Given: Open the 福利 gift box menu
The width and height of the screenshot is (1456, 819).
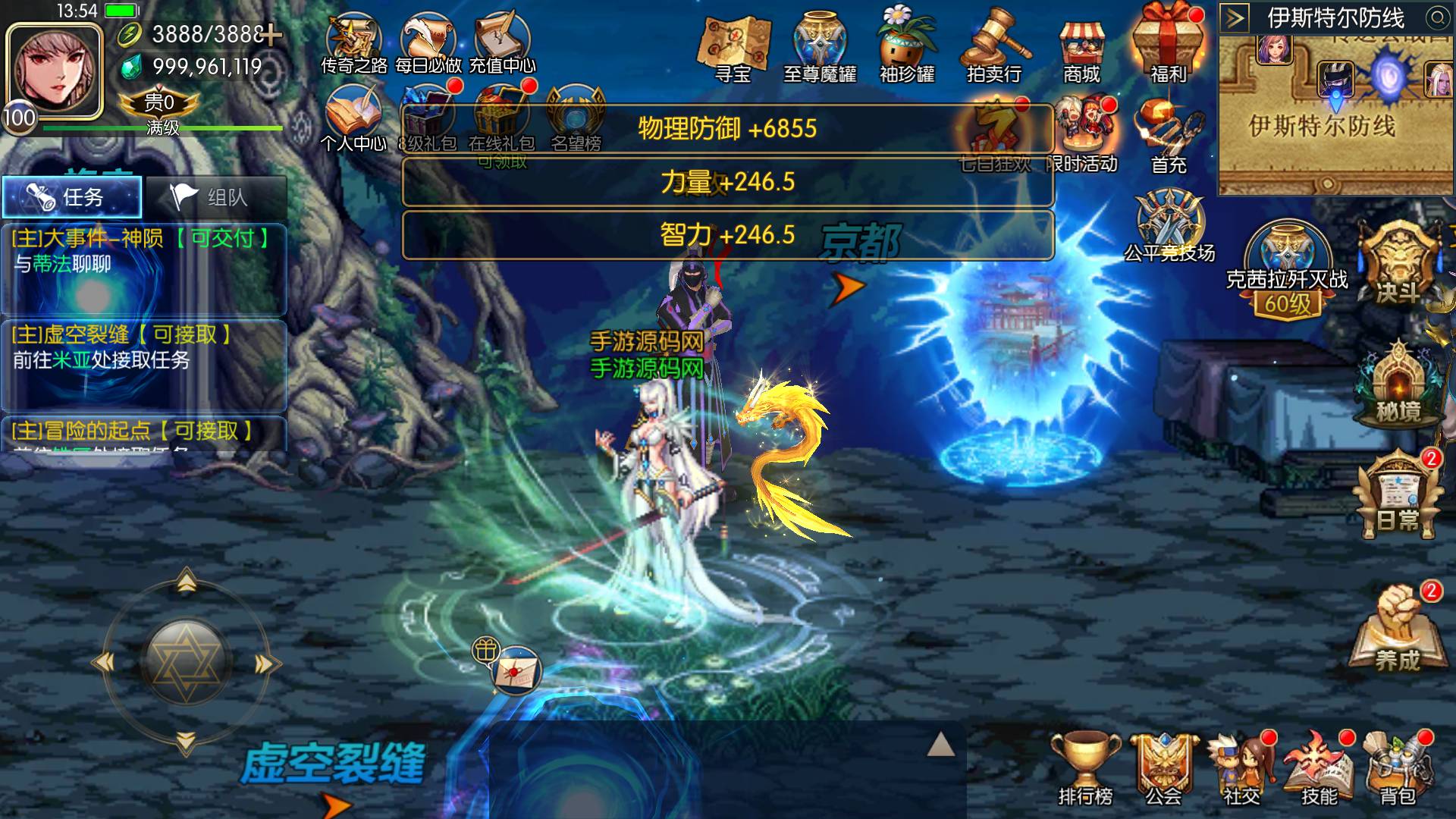Looking at the screenshot, I should (x=1168, y=44).
